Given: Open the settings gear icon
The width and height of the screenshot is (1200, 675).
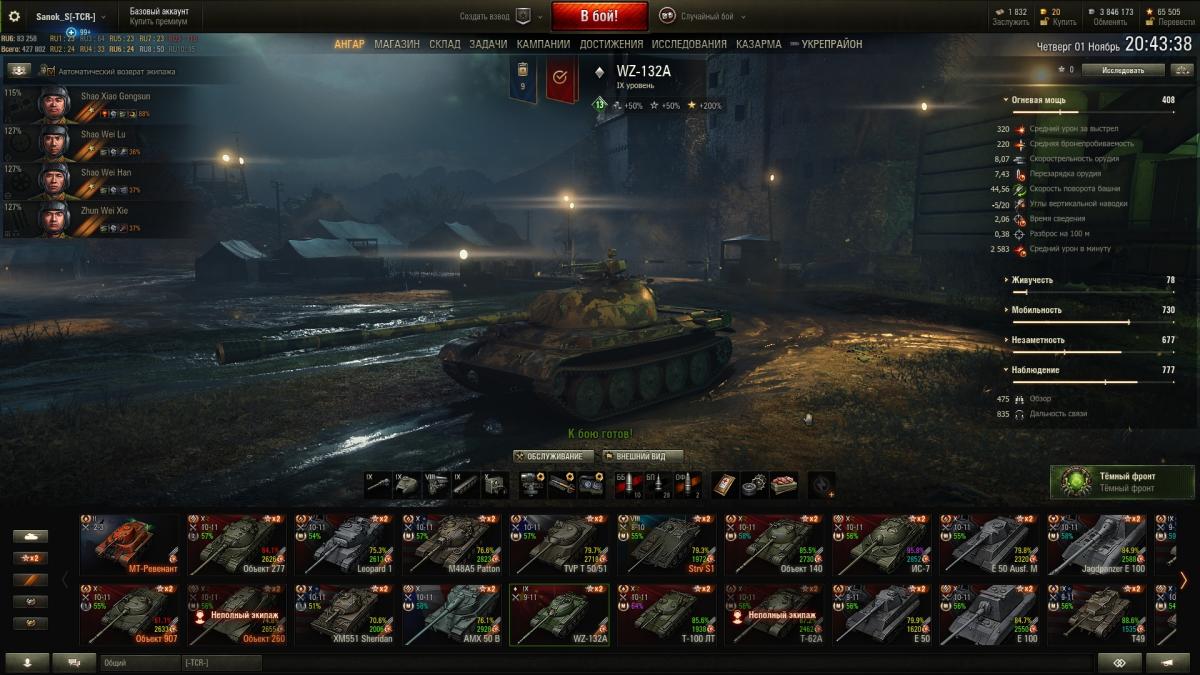Looking at the screenshot, I should tap(14, 16).
